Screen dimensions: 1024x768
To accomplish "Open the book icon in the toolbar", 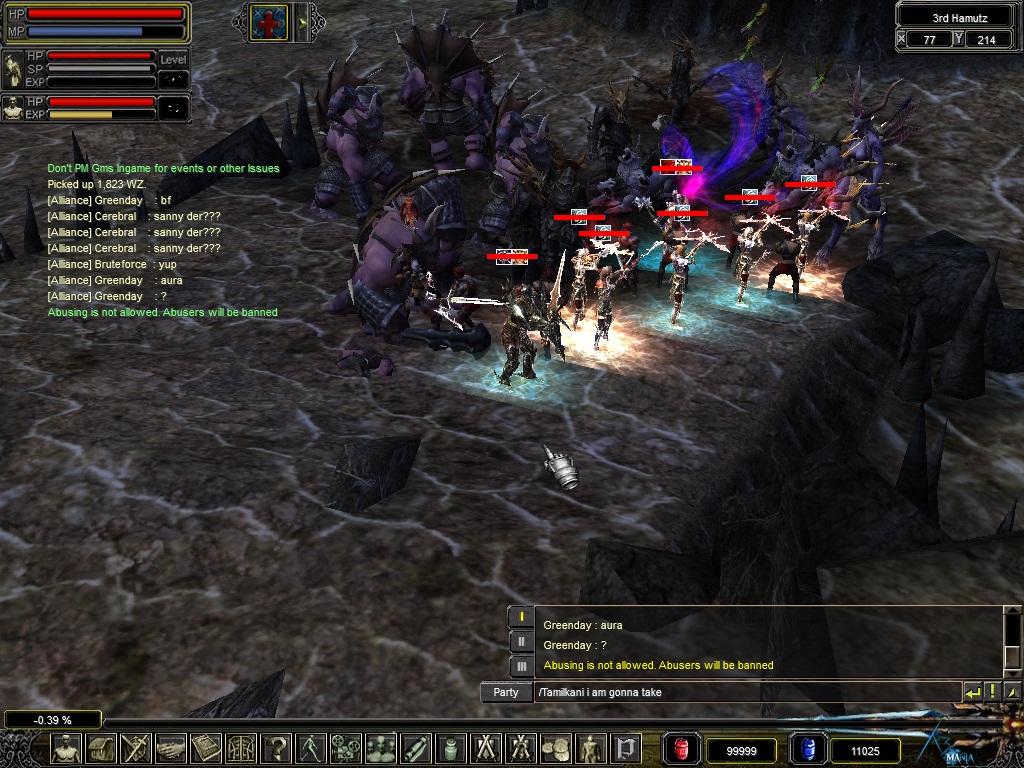I will point(207,748).
